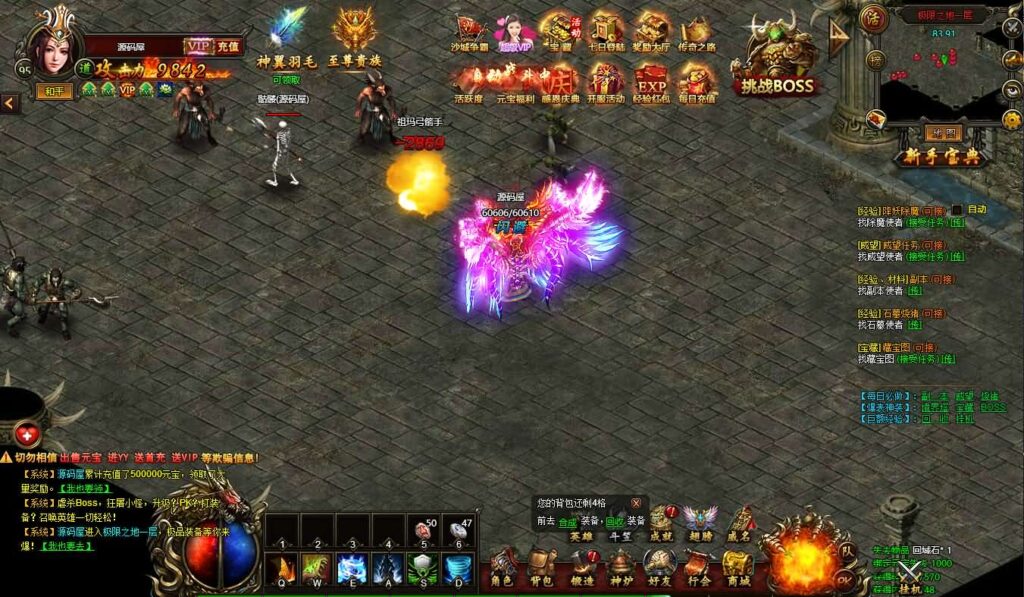Open the 奖励大厅 reward hall
This screenshot has width=1024, height=597.
coord(651,31)
